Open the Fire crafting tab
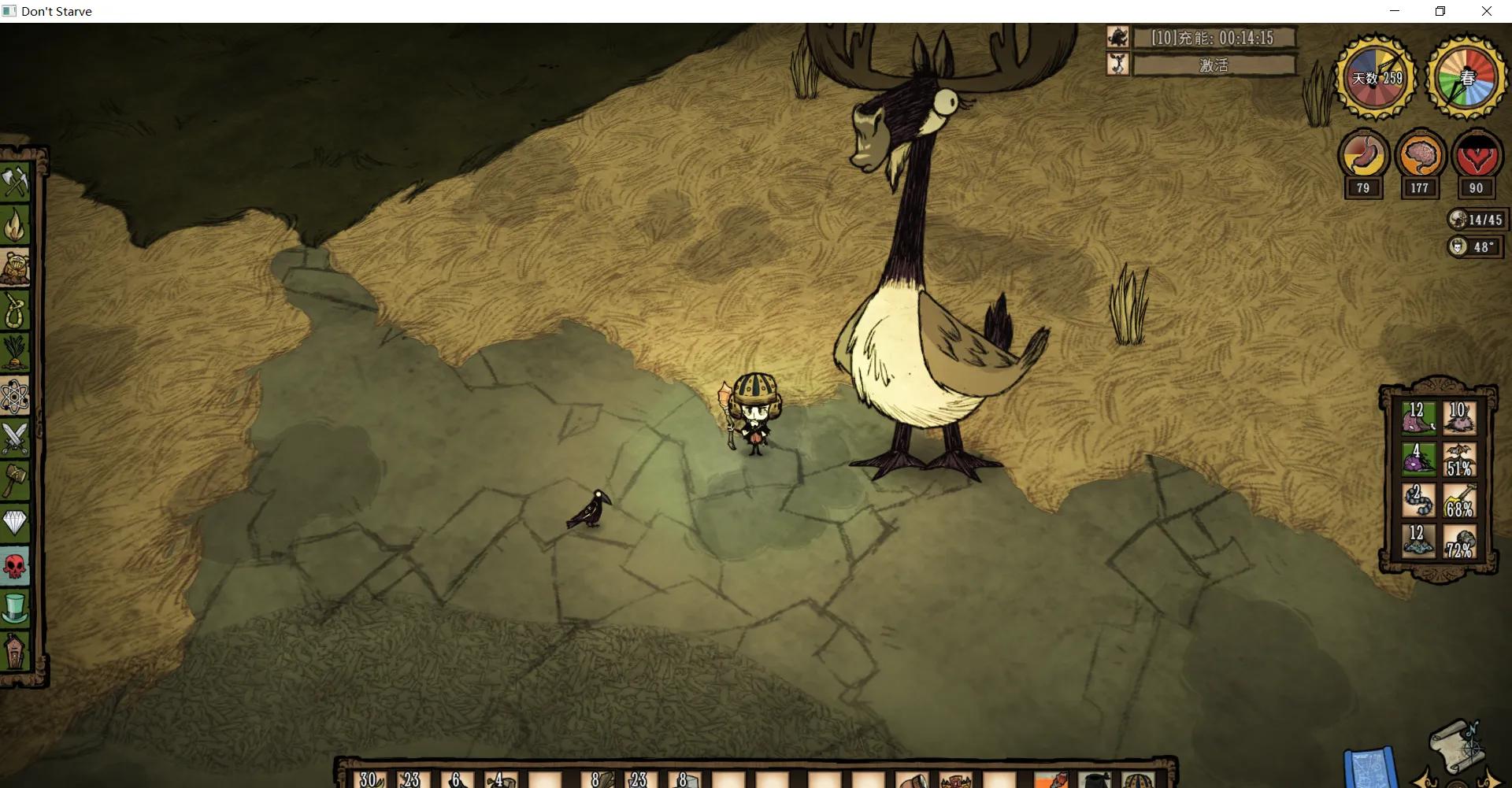The height and width of the screenshot is (788, 1512). click(x=16, y=225)
